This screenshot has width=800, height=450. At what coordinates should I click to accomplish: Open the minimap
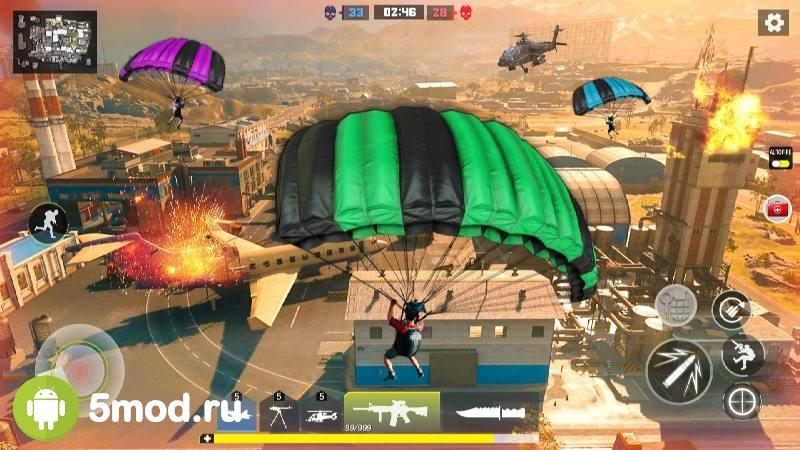[55, 42]
